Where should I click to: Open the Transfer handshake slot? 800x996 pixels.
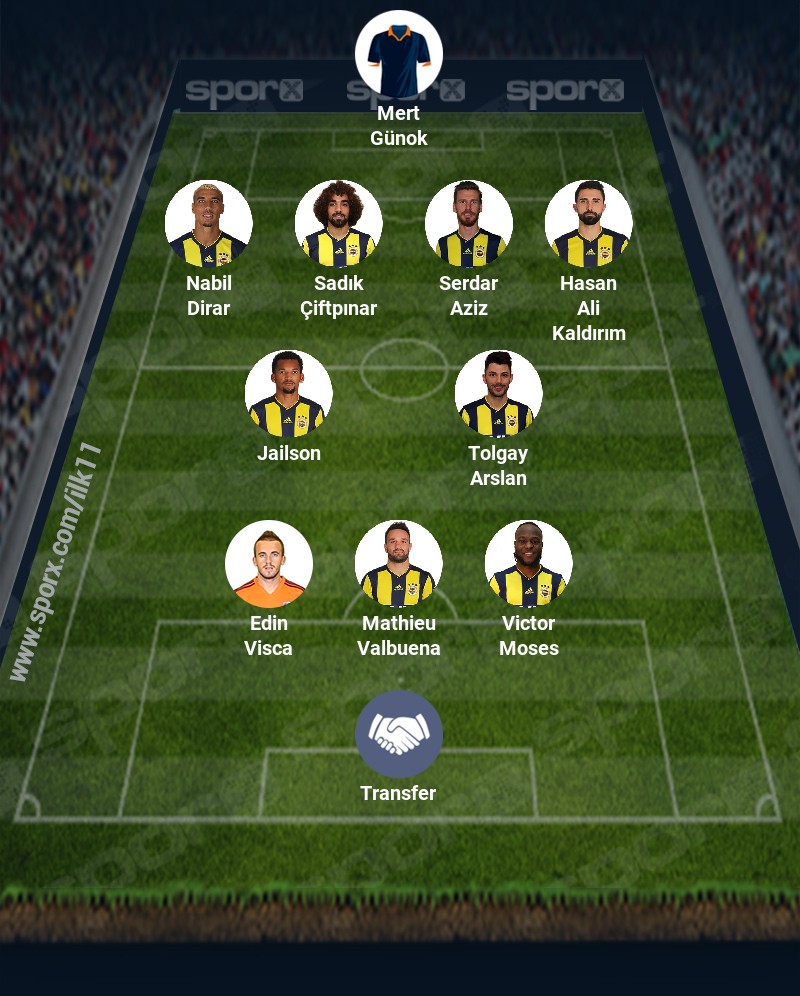click(399, 734)
